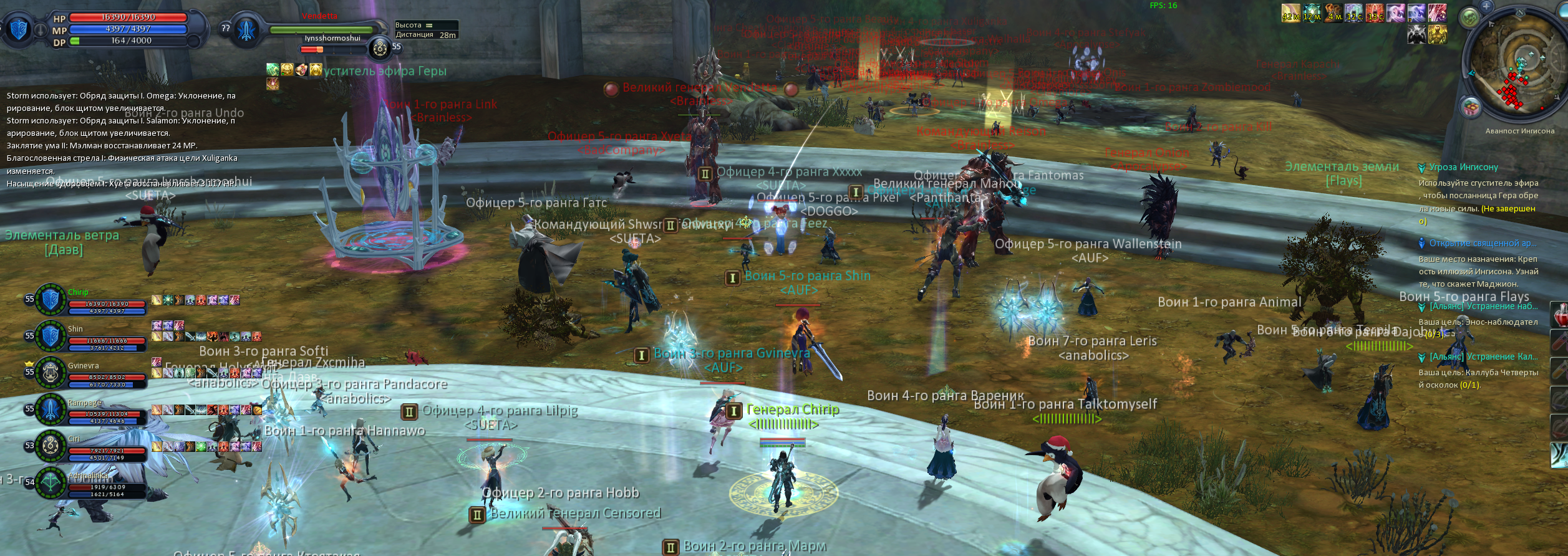The height and width of the screenshot is (556, 1568).
Task: Open the gift box icon near minimap
Action: [1470, 108]
